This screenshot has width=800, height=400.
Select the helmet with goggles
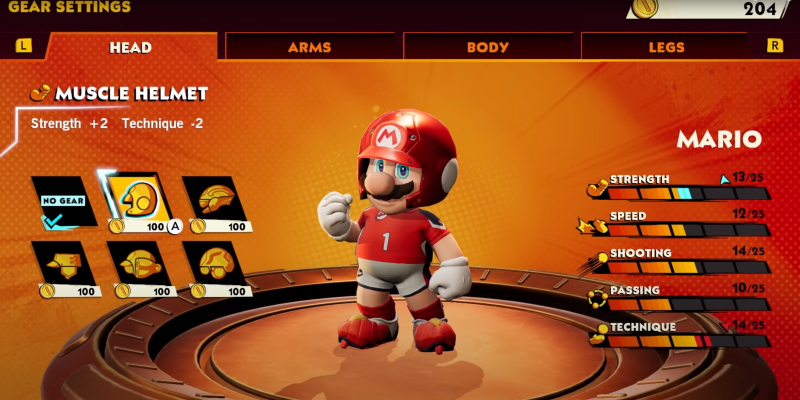214,266
